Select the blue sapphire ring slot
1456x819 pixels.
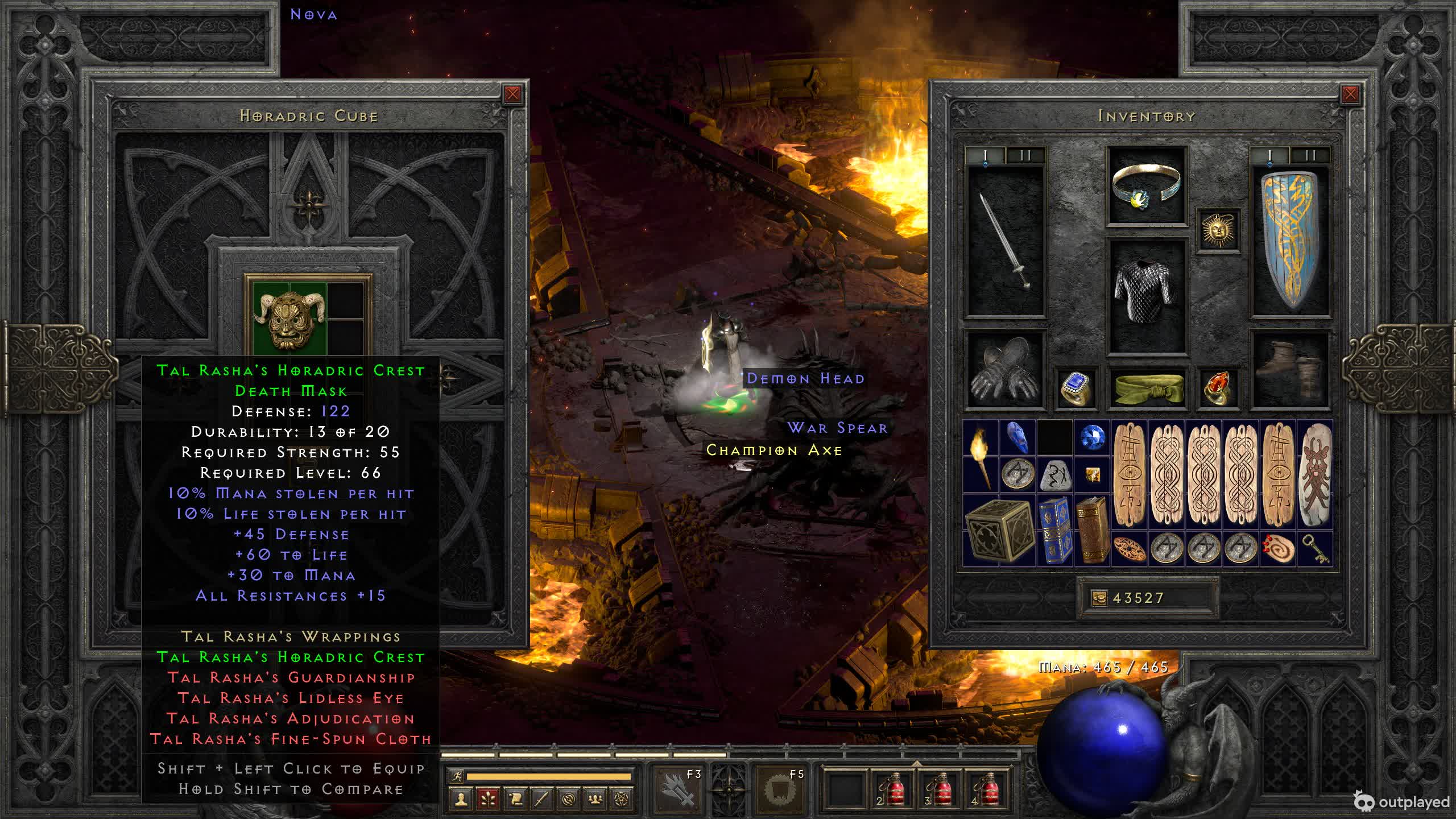pos(1076,388)
